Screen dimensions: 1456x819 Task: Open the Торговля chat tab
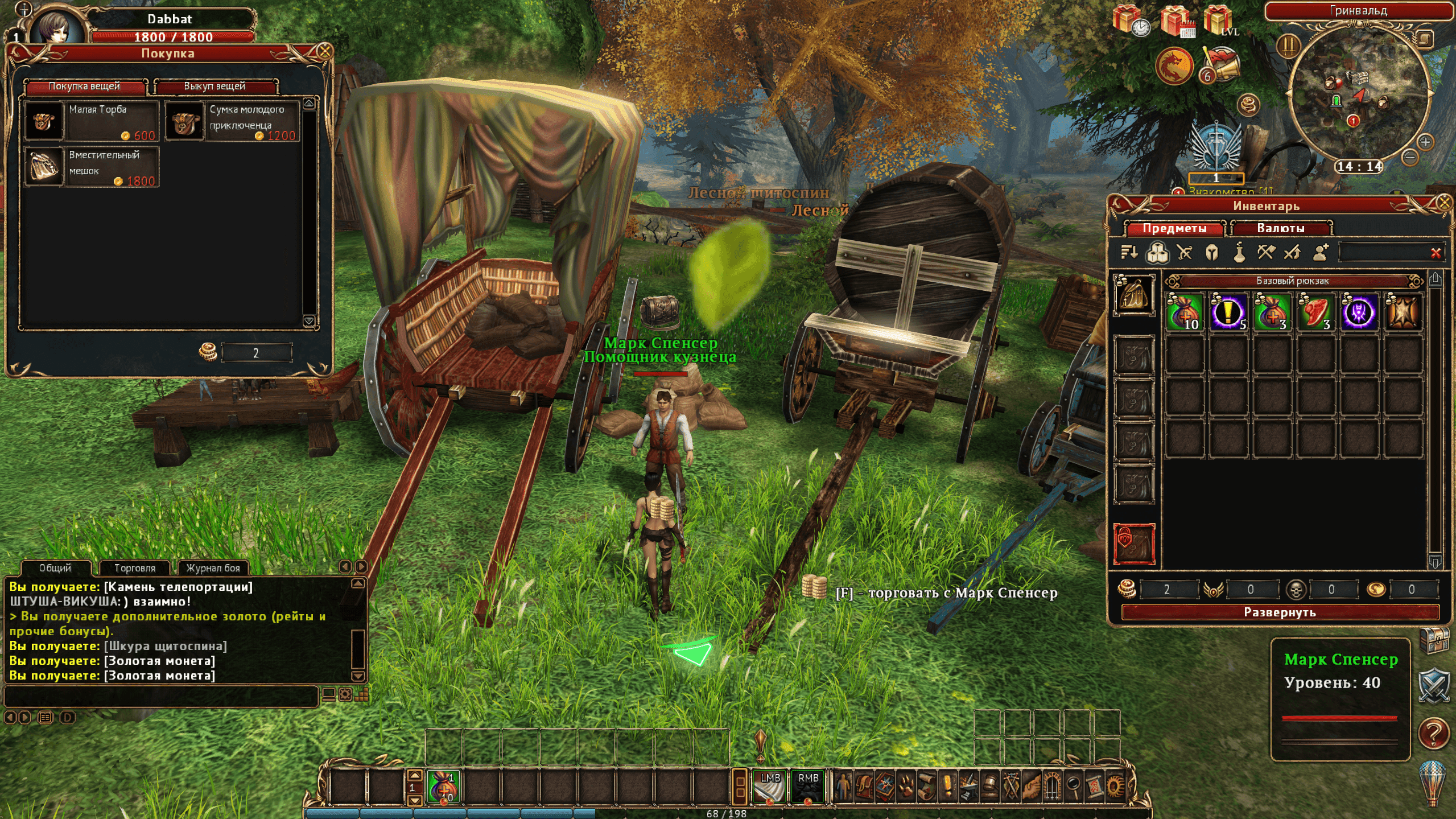click(135, 568)
